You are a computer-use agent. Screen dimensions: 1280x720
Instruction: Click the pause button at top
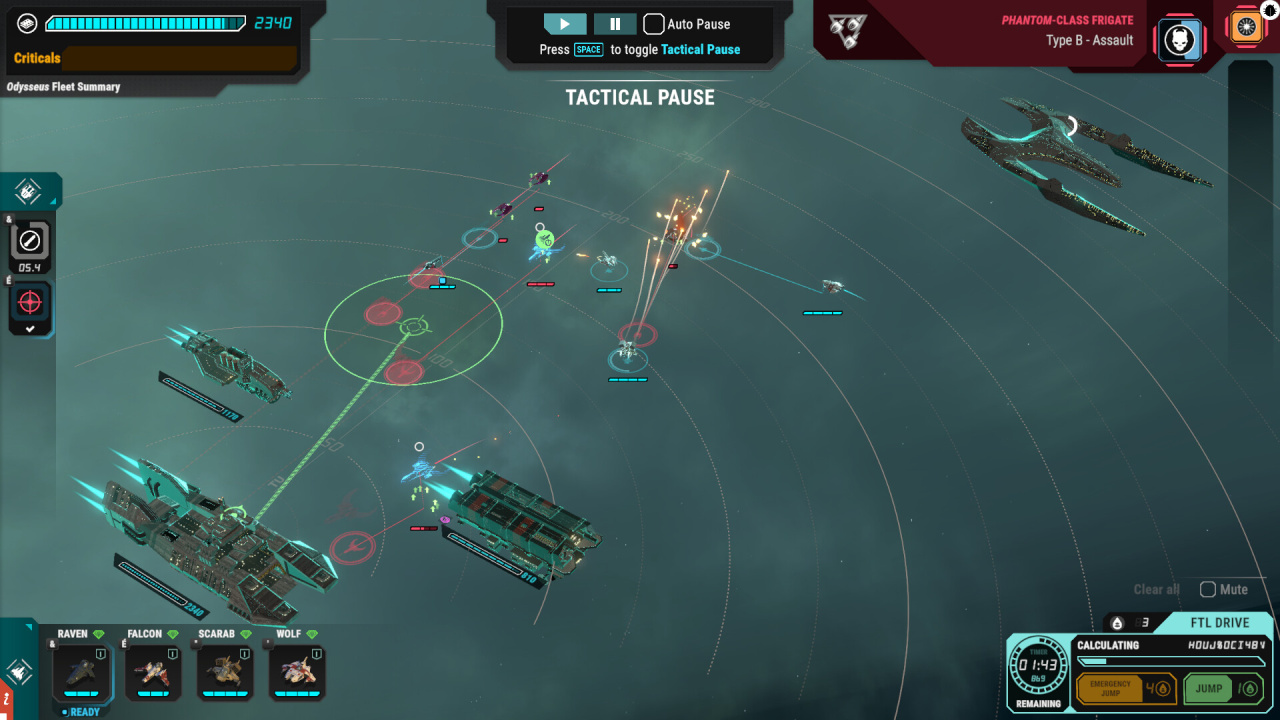(x=615, y=24)
